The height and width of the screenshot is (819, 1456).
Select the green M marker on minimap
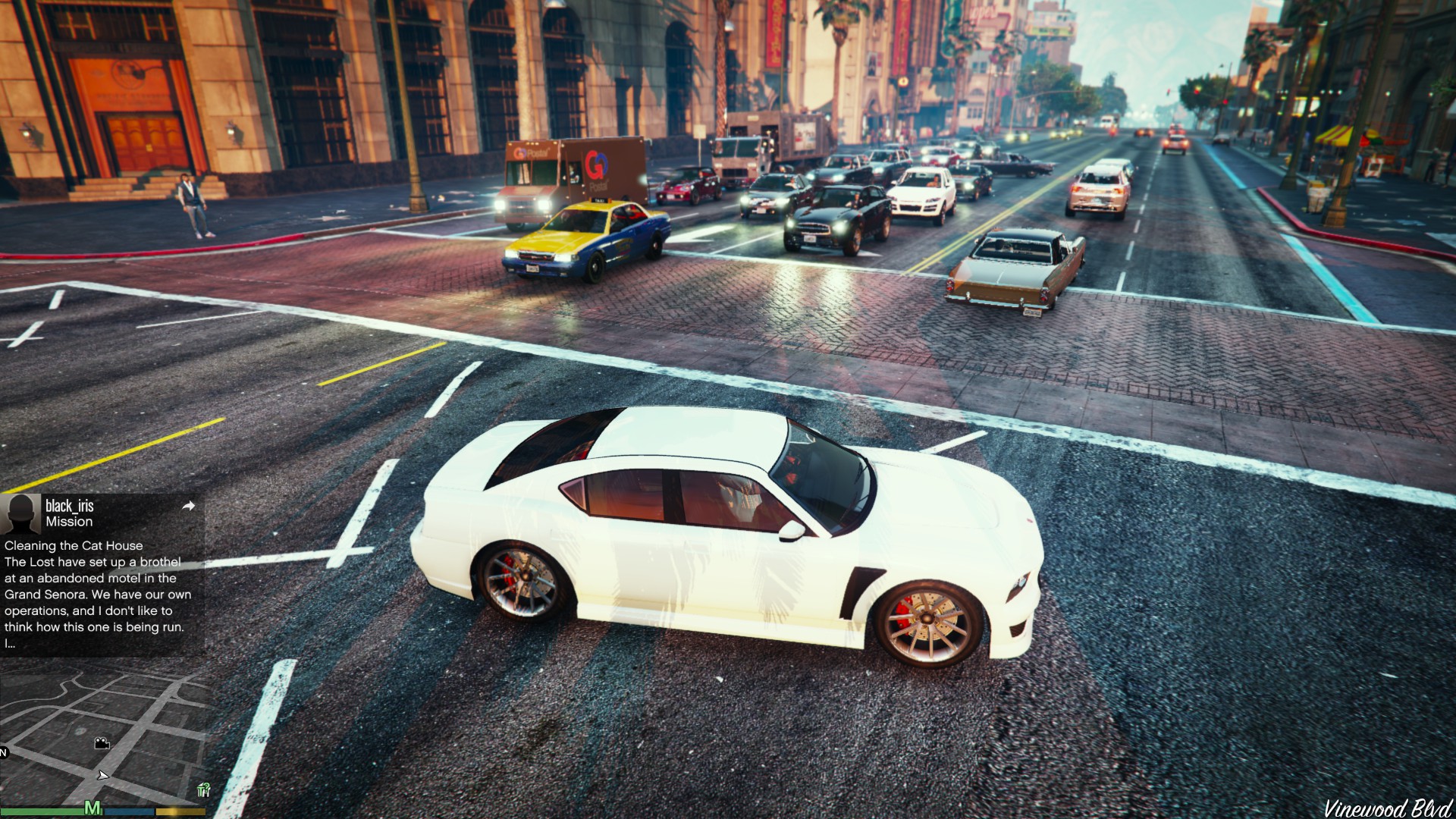pos(93,808)
